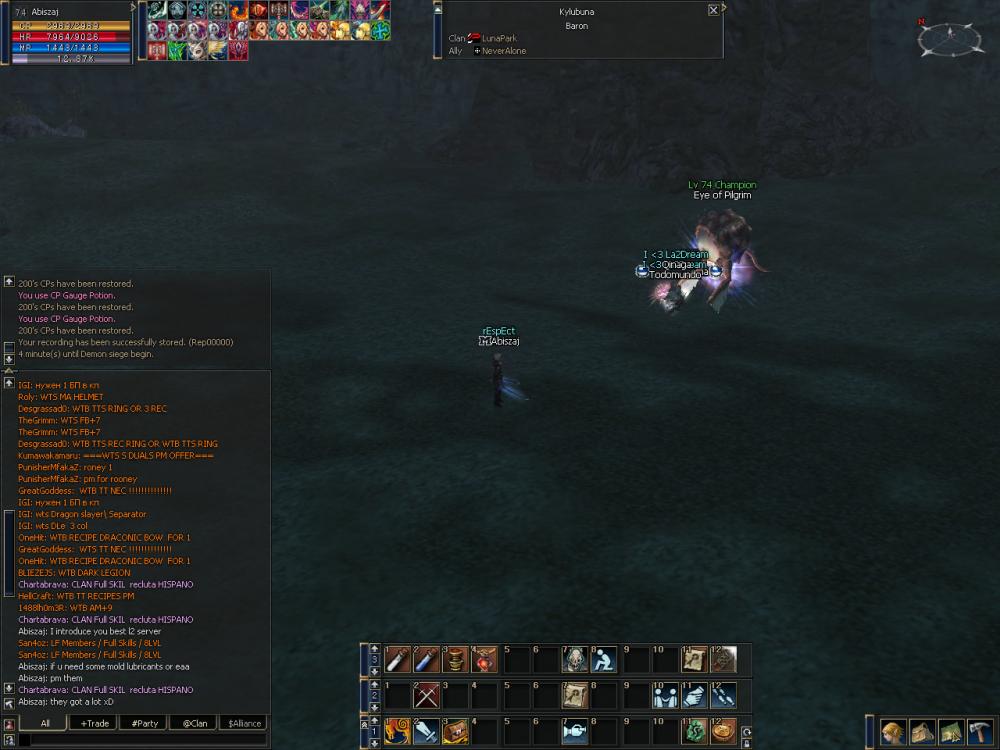Use the blue potion vial in the hotbar
This screenshot has width=1000, height=750.
point(427,659)
